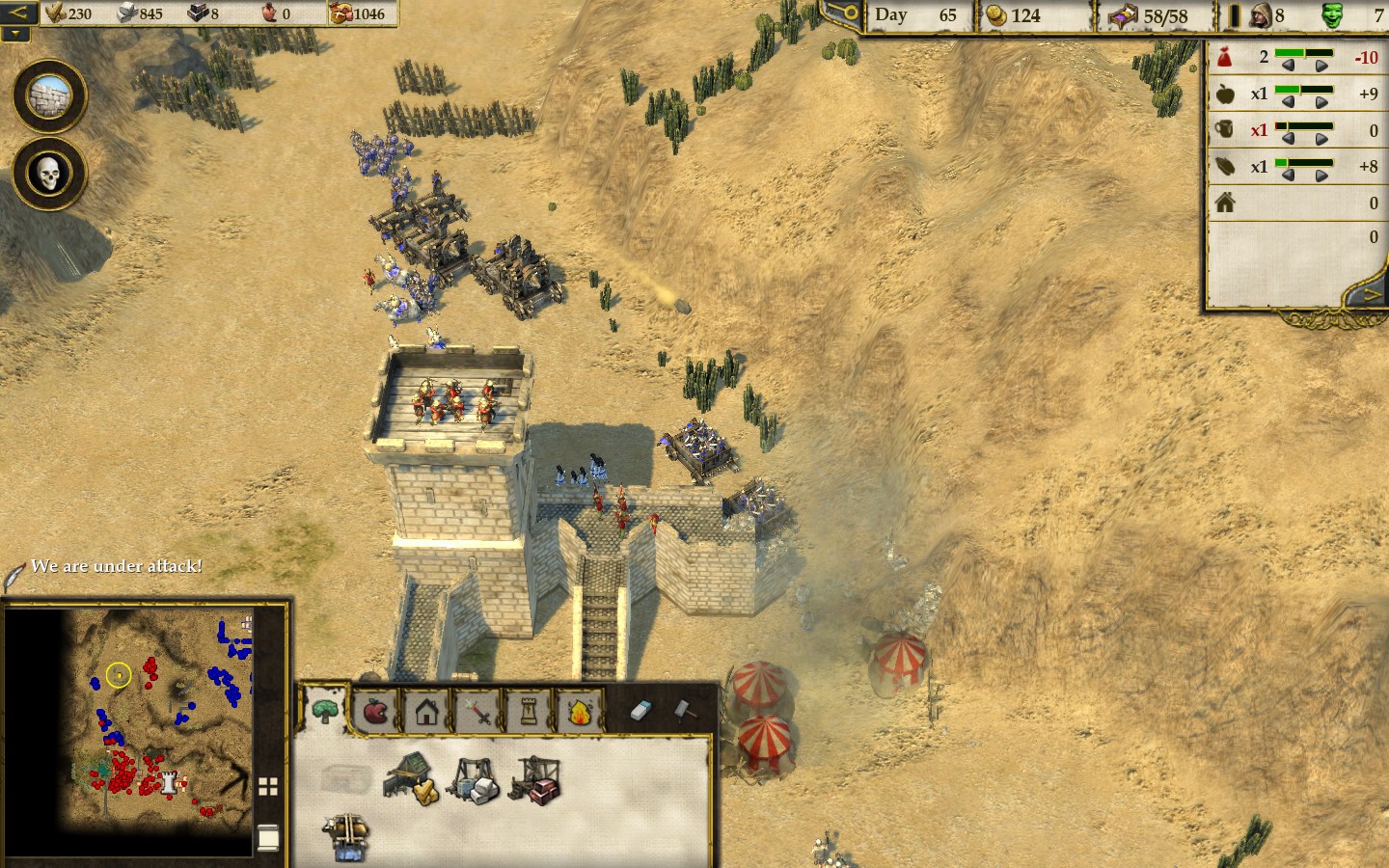The height and width of the screenshot is (868, 1389).
Task: Open the flame buildings tab
Action: tap(580, 713)
